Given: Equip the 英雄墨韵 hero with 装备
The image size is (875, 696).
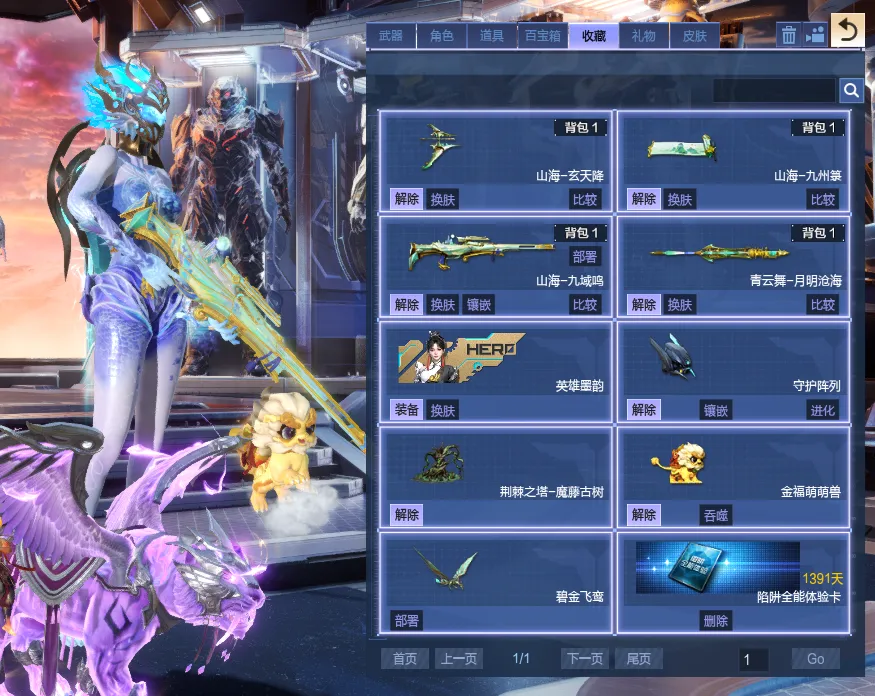Looking at the screenshot, I should click(406, 410).
